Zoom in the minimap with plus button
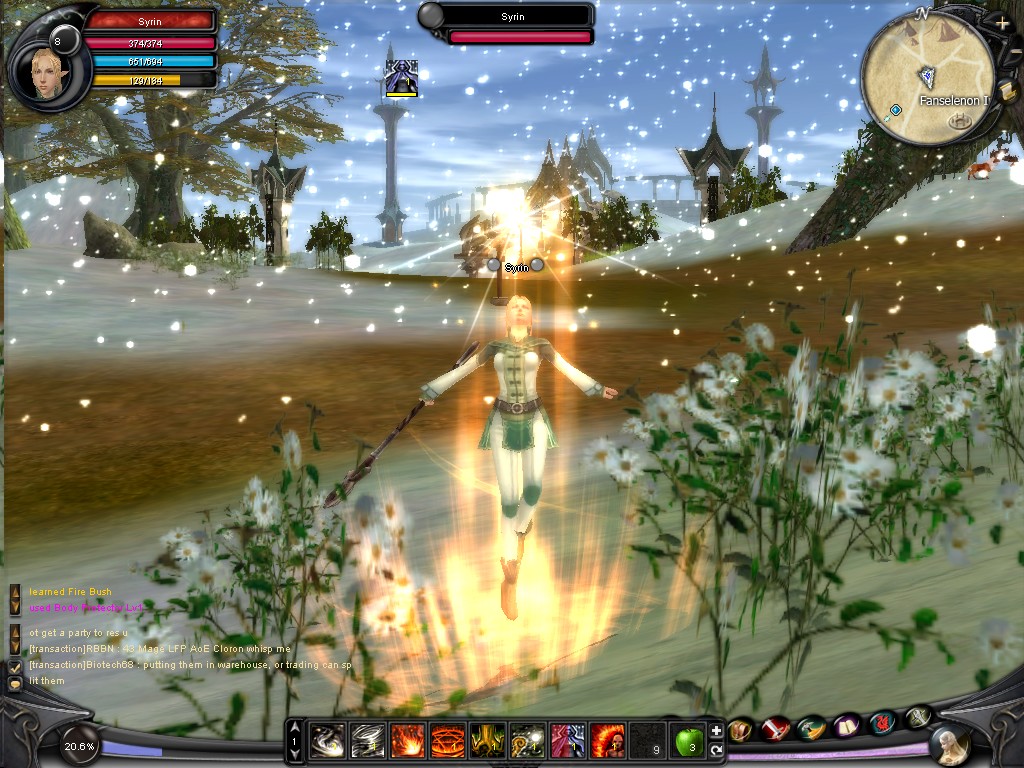 pyautogui.click(x=1002, y=22)
